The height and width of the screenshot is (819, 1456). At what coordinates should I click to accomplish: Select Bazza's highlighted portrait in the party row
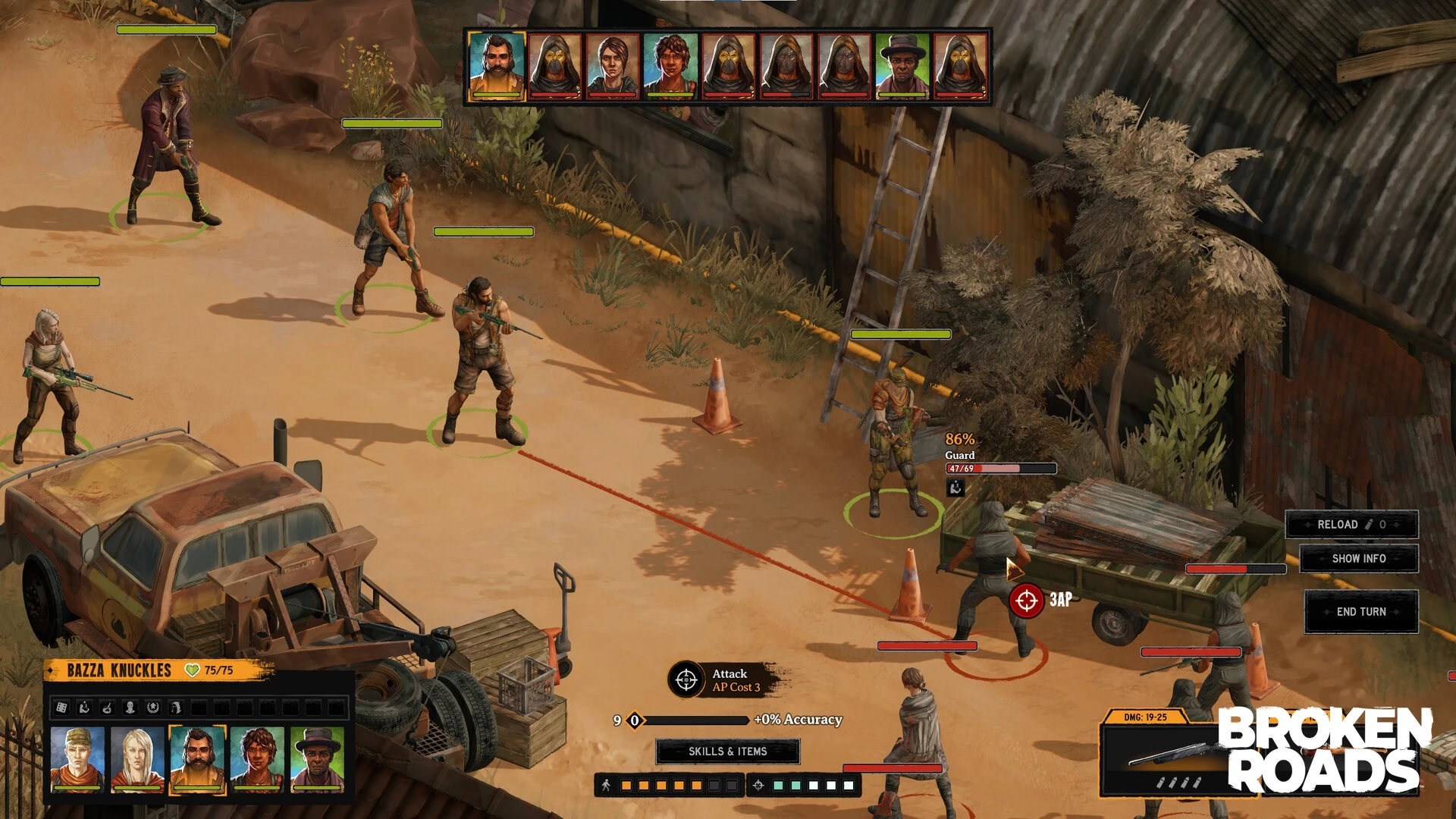(197, 759)
